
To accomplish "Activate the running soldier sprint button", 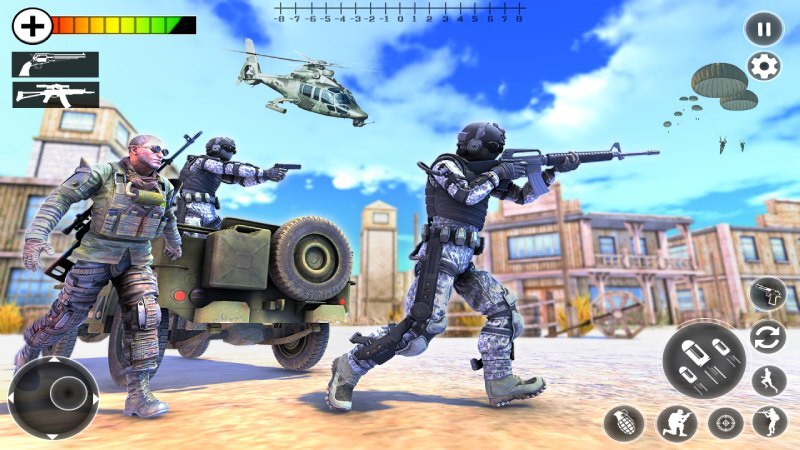I will pyautogui.click(x=768, y=381).
